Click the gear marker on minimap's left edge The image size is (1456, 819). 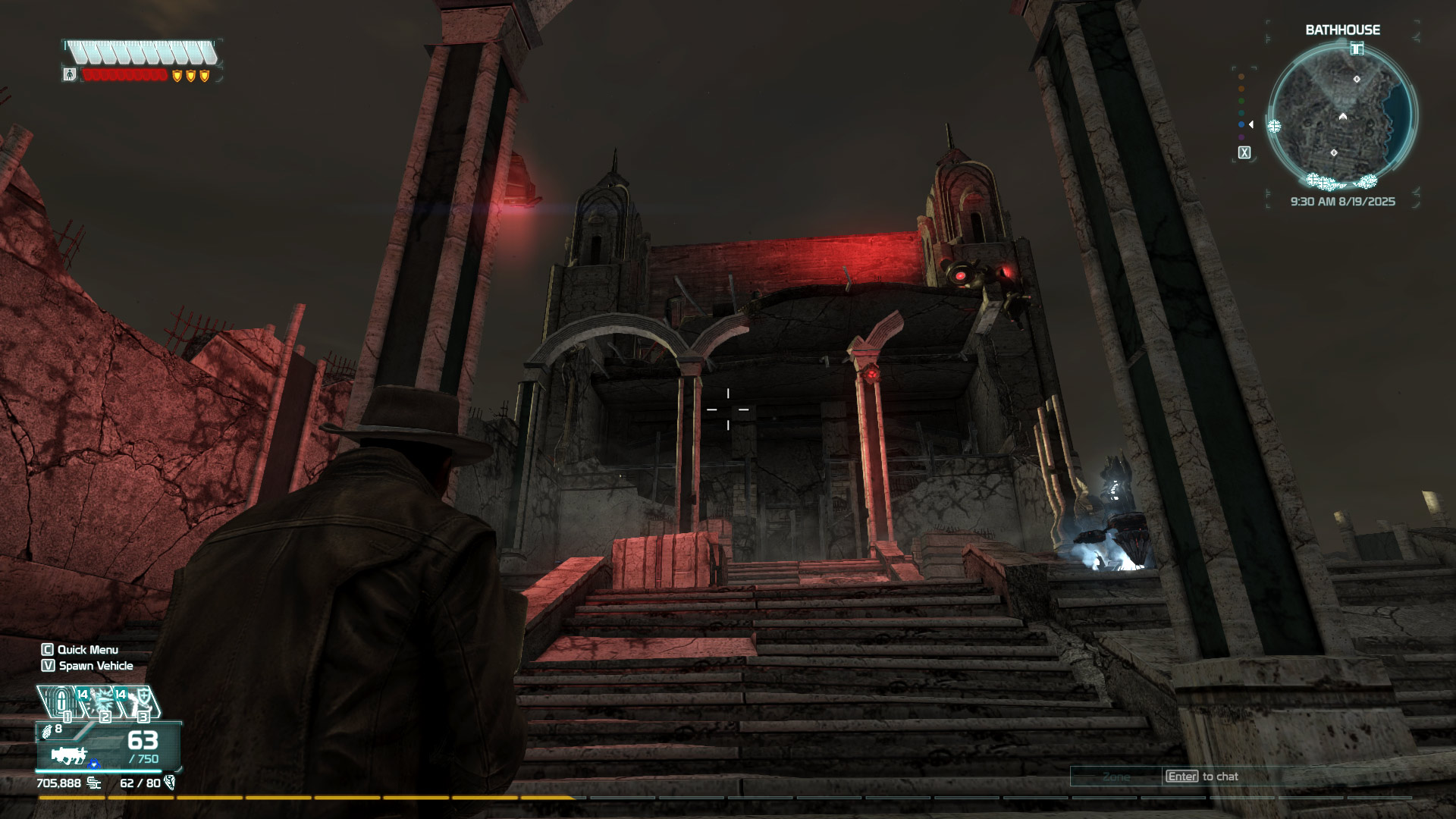[x=1274, y=127]
